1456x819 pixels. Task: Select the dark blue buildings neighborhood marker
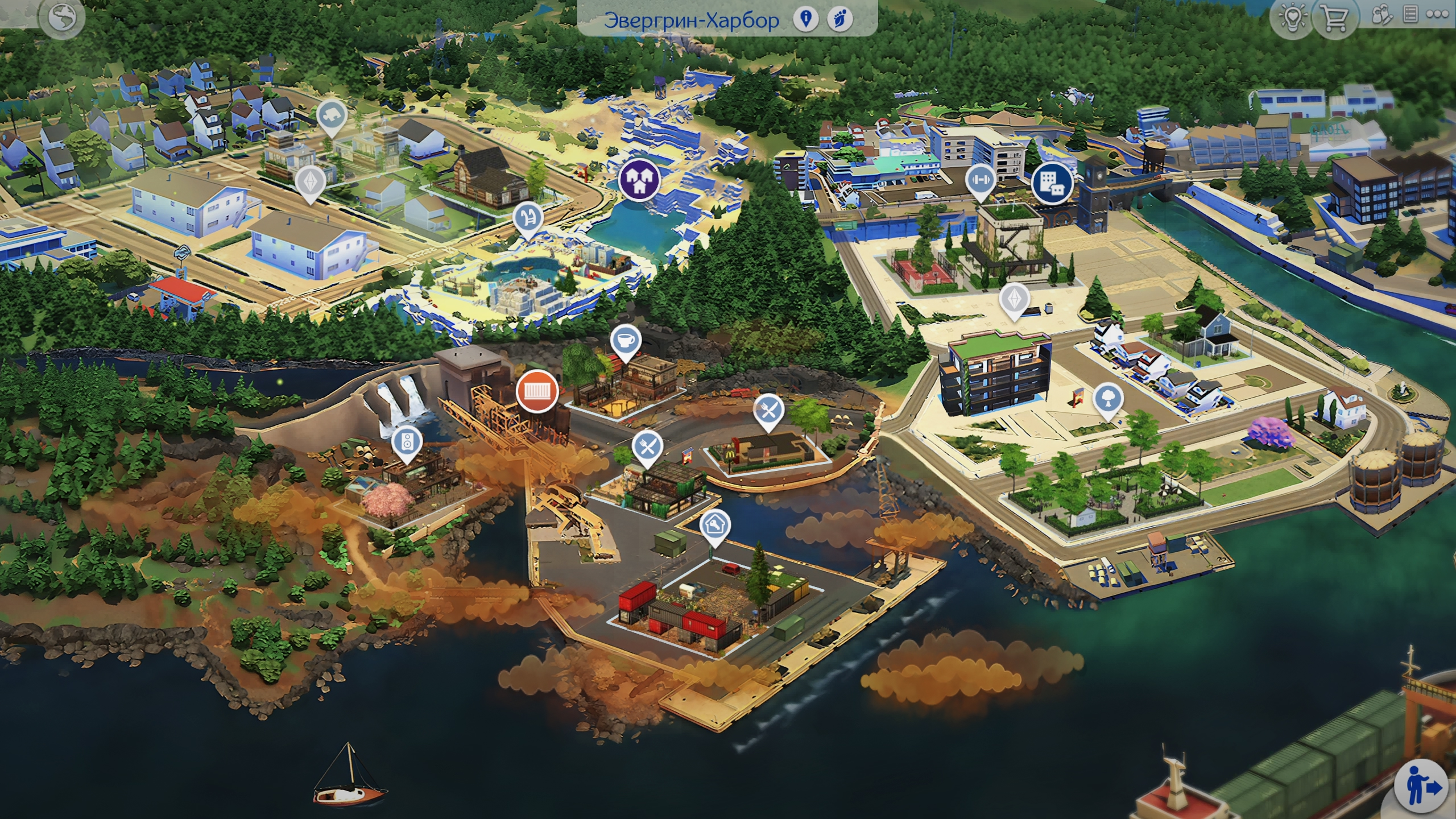click(1052, 183)
